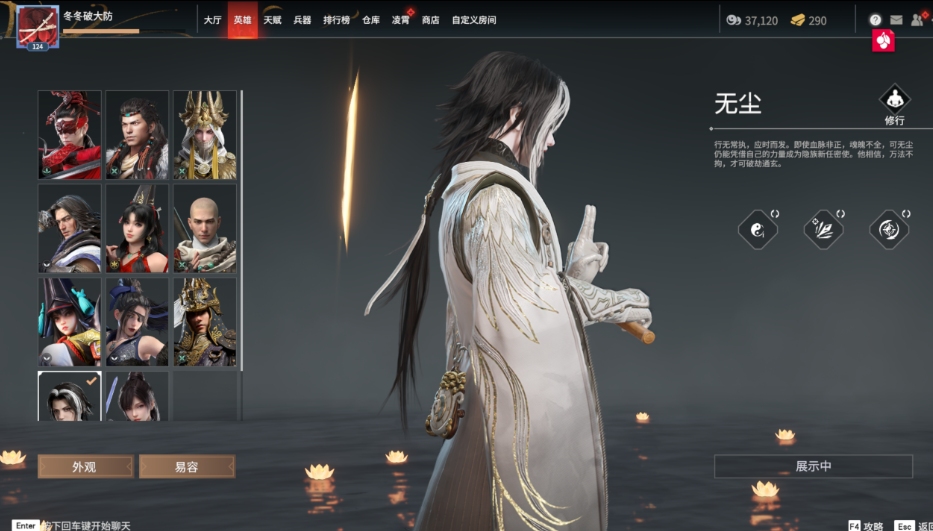Screen dimensions: 933x531
Task: Open the 大厅 lobby tab
Action: coord(212,20)
